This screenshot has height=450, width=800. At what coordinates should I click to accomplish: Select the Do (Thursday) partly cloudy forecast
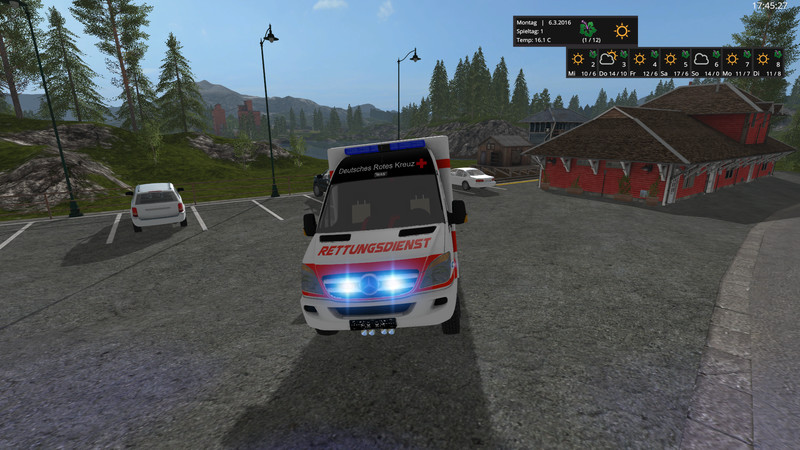pyautogui.click(x=612, y=62)
